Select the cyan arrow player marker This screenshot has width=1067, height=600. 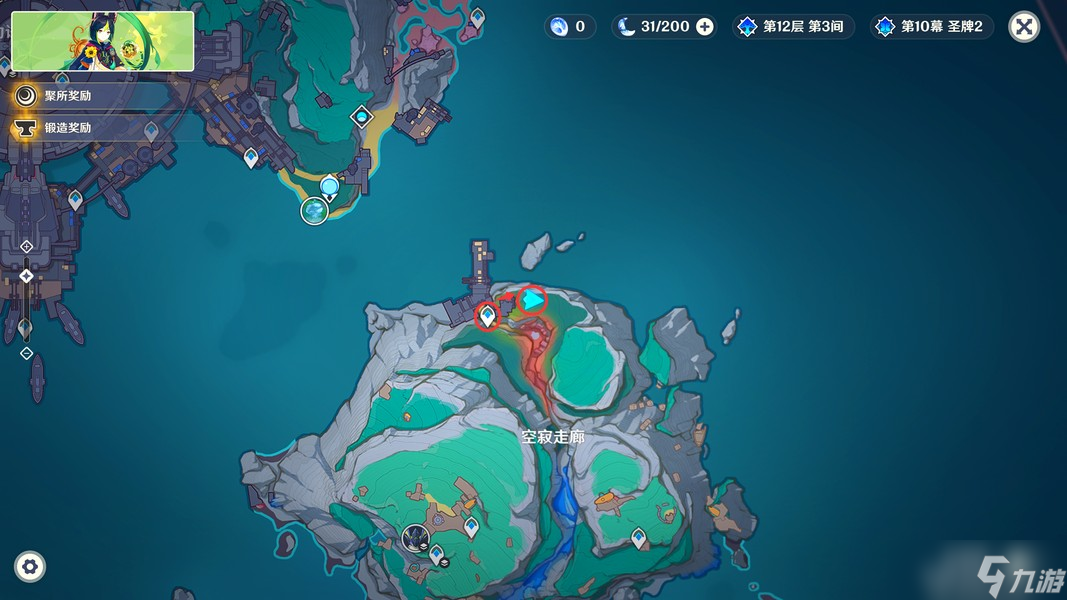pyautogui.click(x=533, y=299)
